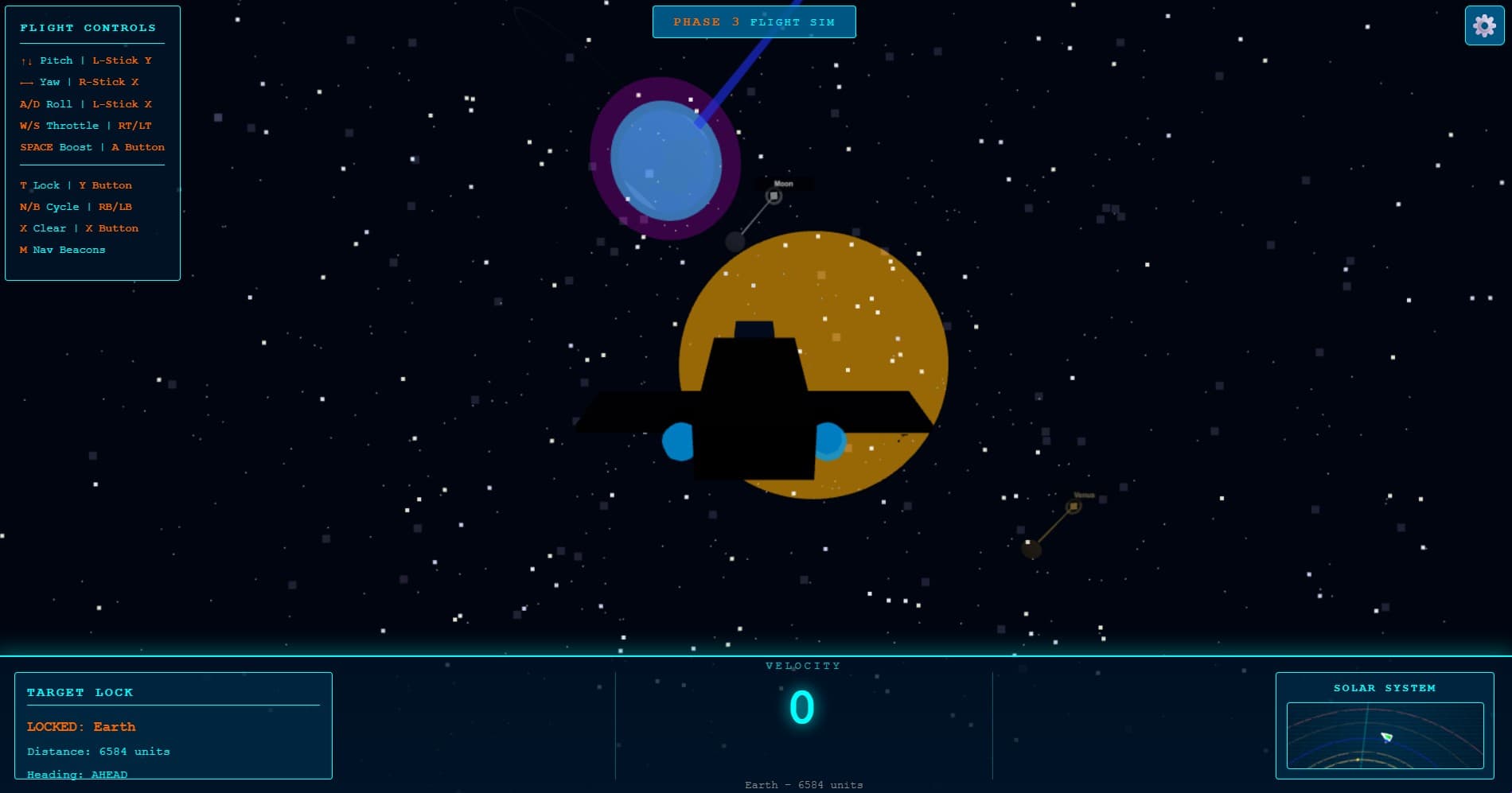Toggle nav beacons with M Nav Beacons
Image resolution: width=1512 pixels, height=793 pixels.
pos(62,249)
